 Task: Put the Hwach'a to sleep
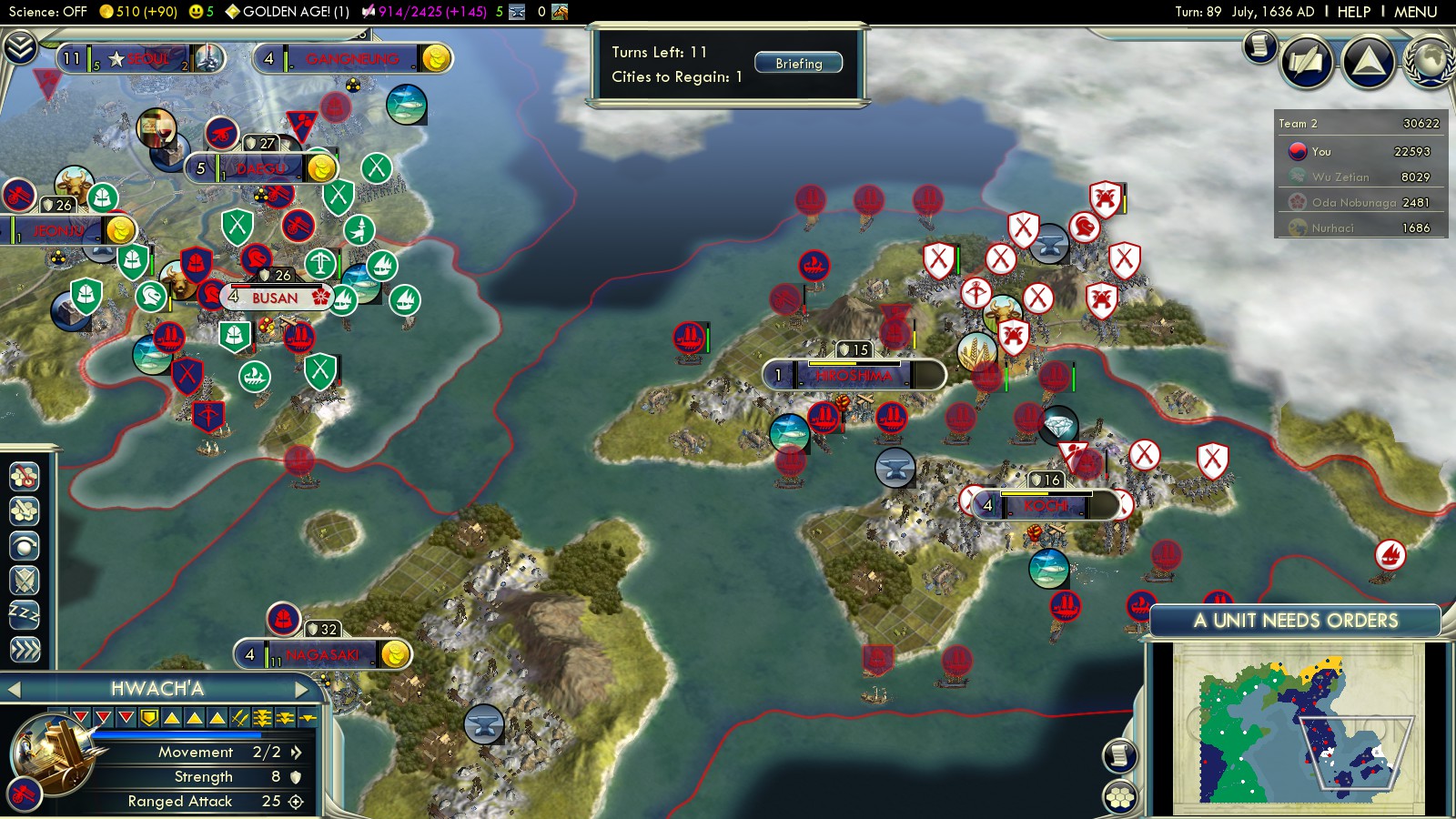(x=25, y=614)
